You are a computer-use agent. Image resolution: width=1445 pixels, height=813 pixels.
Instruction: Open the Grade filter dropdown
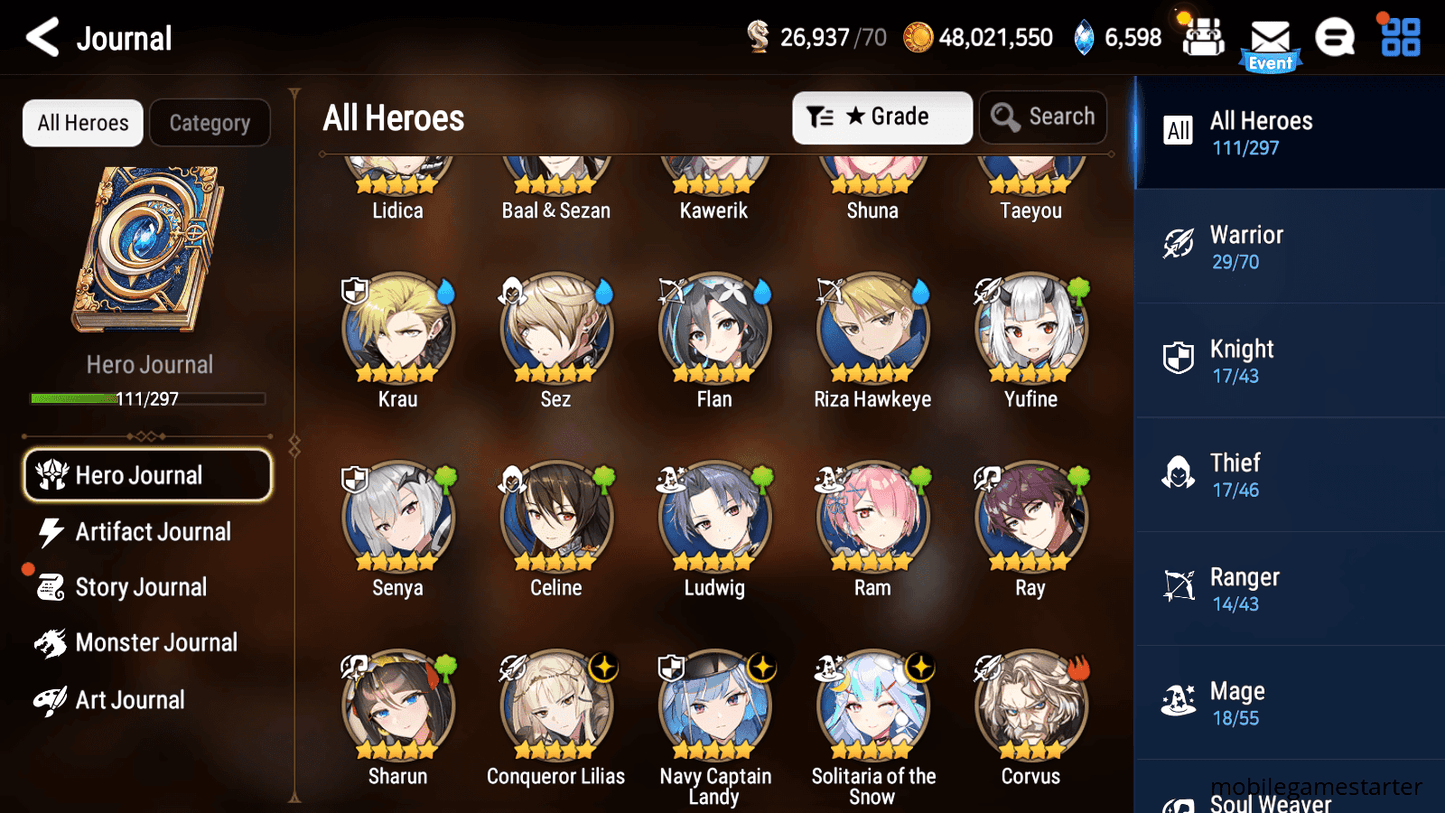[x=882, y=117]
